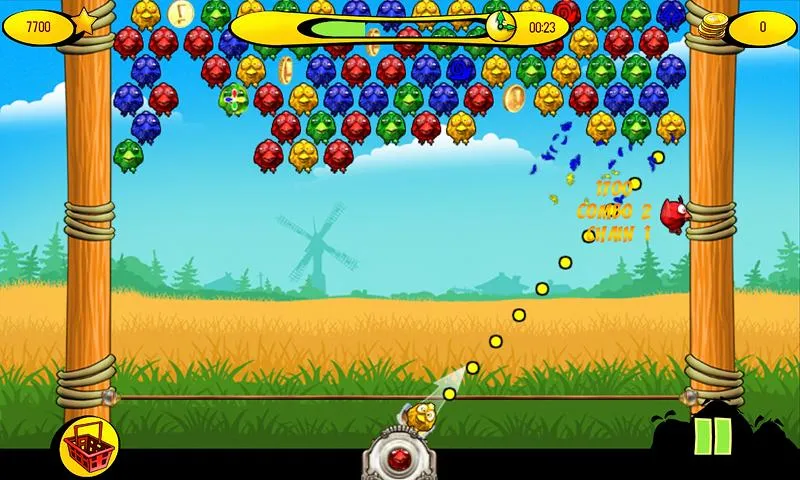
Task: Pause the game with the green pause button
Action: click(x=712, y=437)
